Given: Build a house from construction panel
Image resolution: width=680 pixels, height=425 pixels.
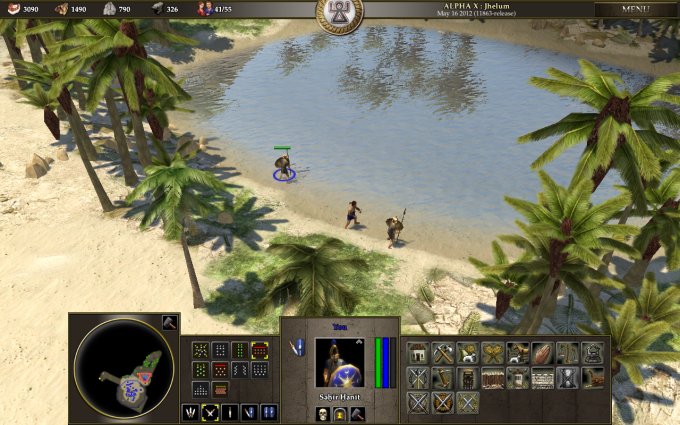Looking at the screenshot, I should 419,353.
